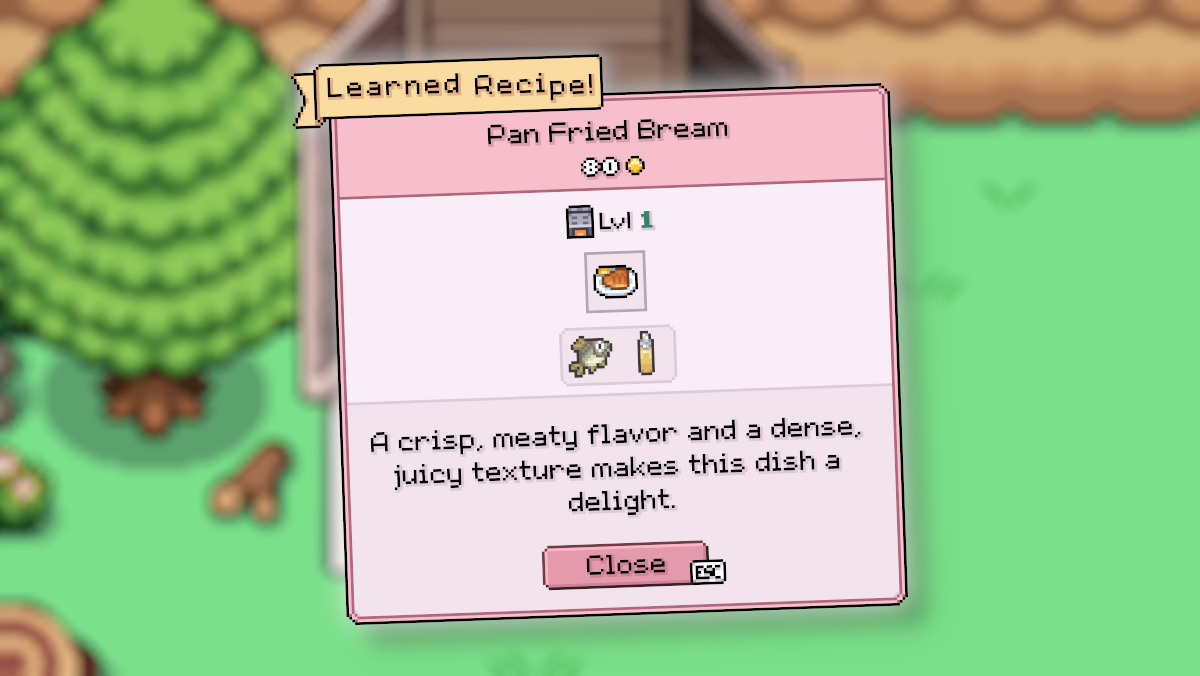Select the Pan Fried Bream dish icon
1200x676 pixels.
tap(615, 281)
